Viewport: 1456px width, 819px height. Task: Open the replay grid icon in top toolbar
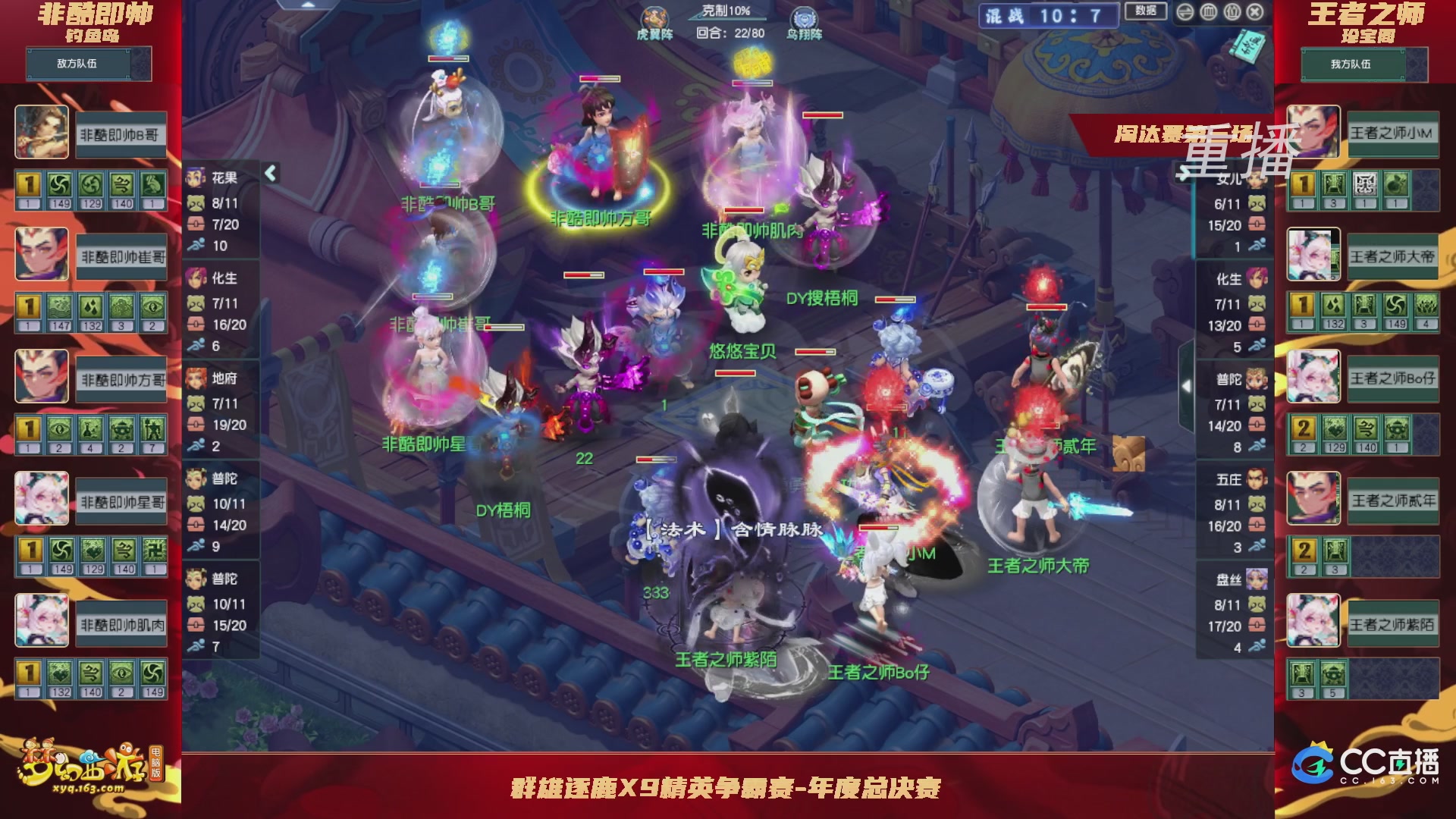[1207, 11]
